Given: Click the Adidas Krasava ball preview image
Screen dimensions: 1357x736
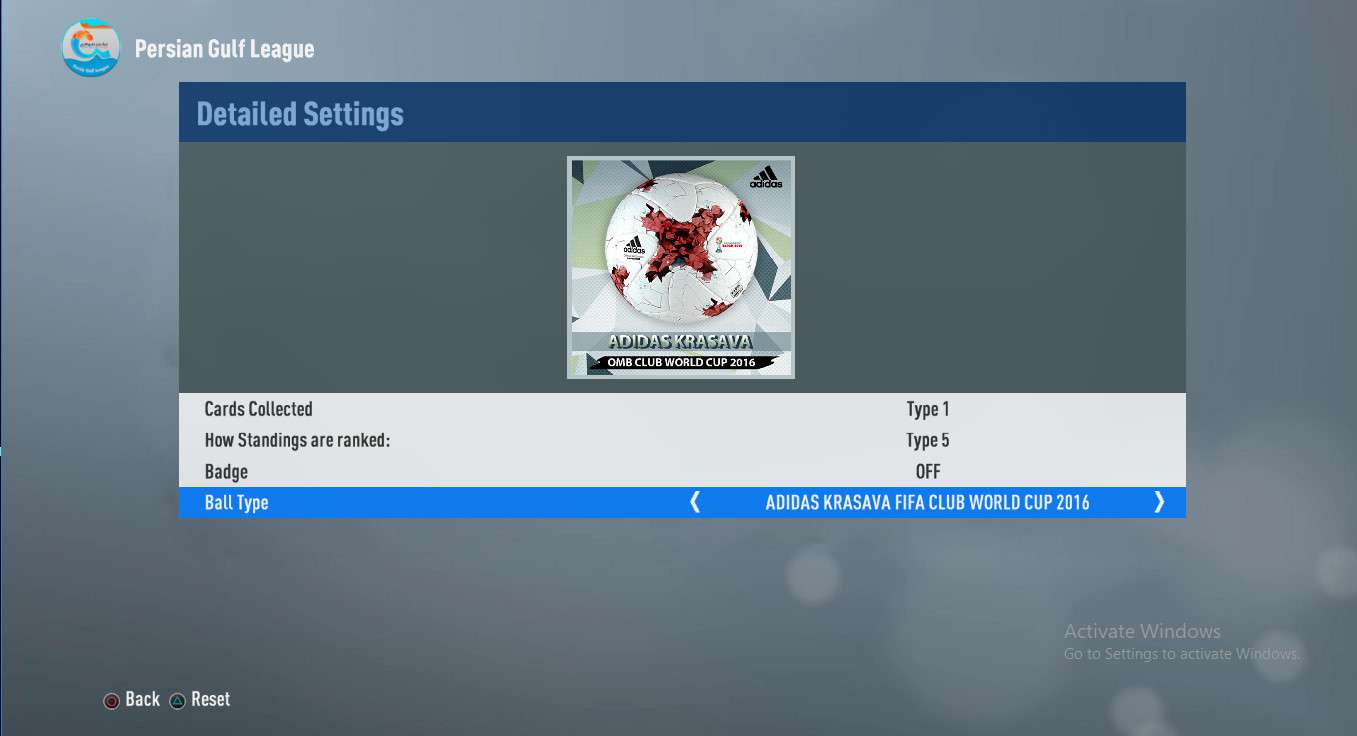Looking at the screenshot, I should [x=681, y=267].
